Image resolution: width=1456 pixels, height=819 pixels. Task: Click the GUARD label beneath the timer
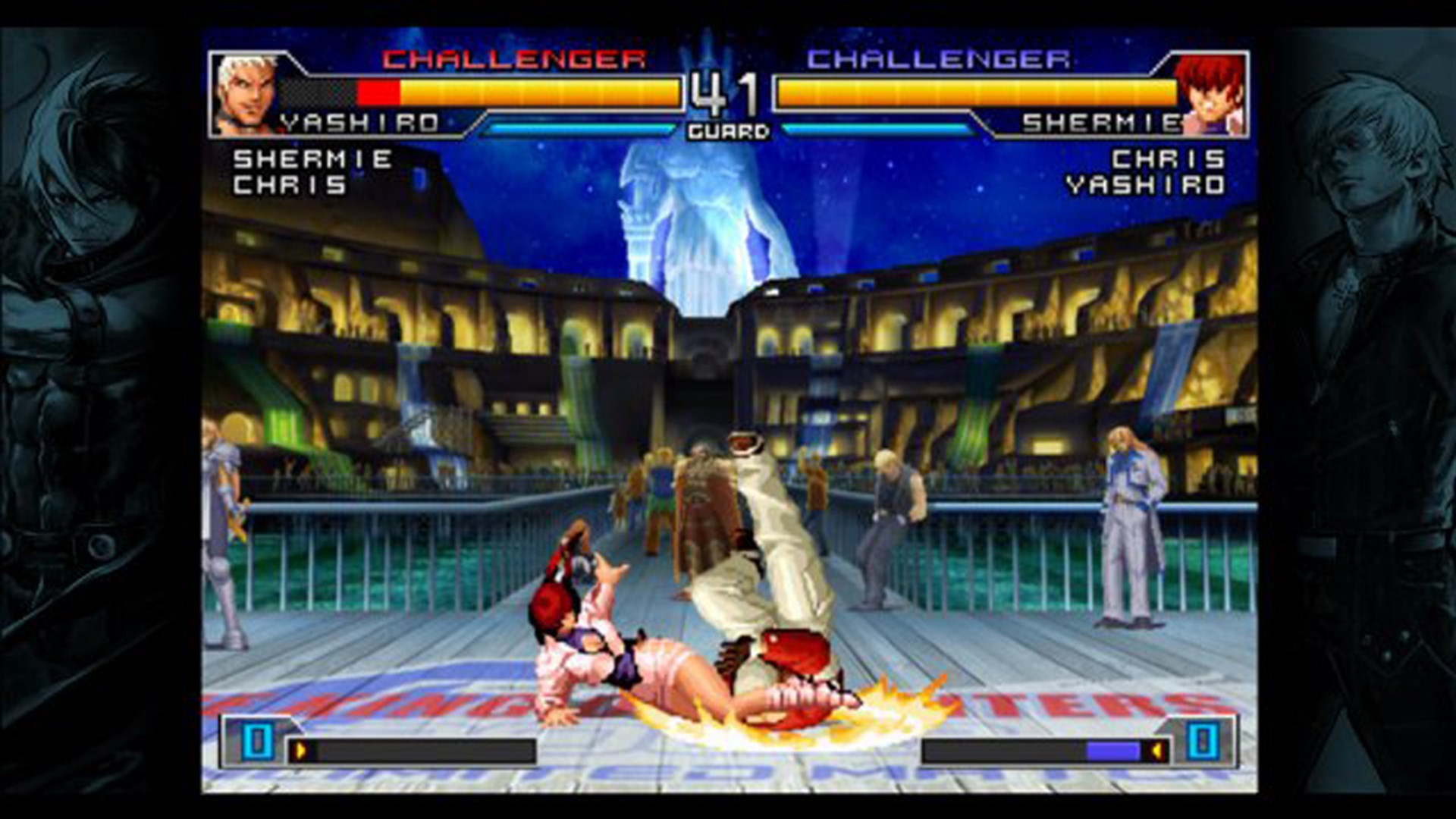pos(726,130)
